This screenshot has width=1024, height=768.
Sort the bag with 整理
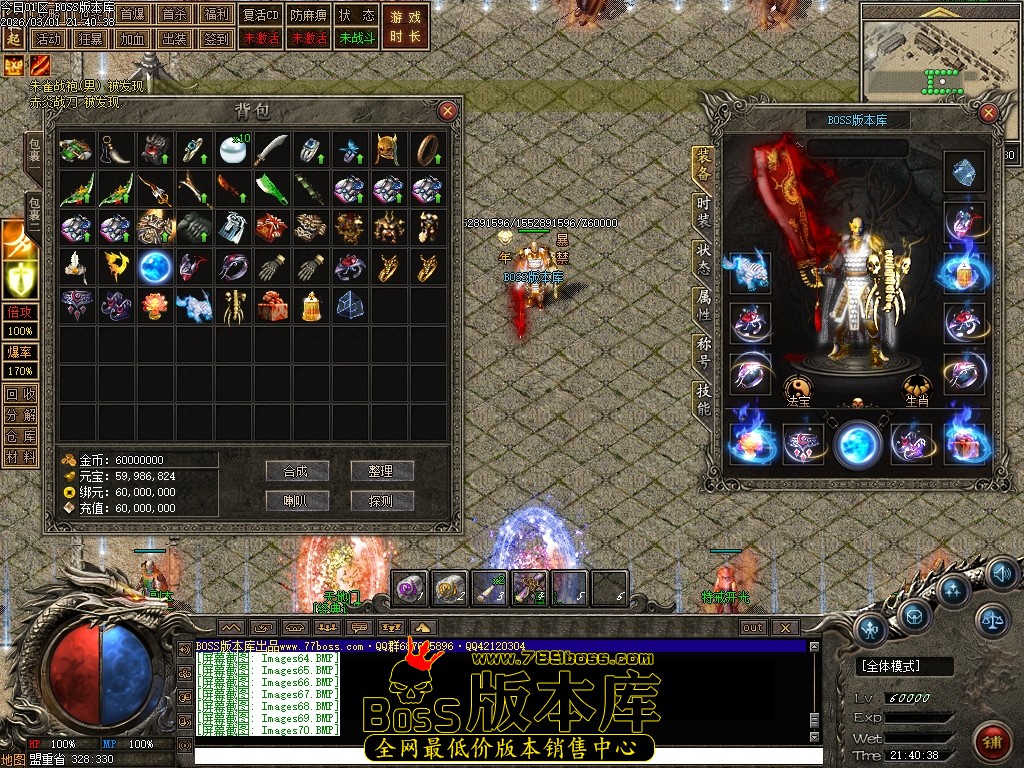point(381,471)
